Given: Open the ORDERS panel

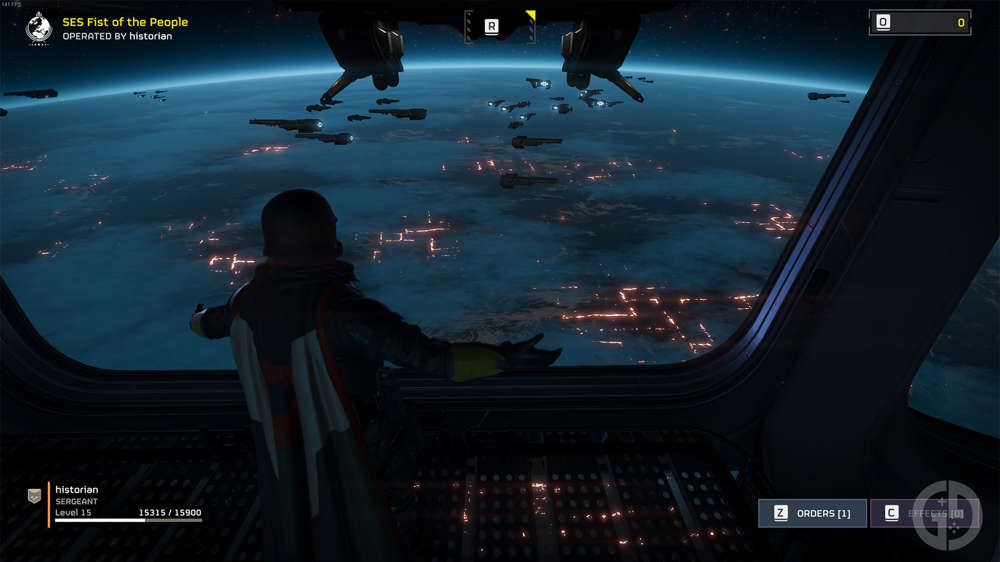Looking at the screenshot, I should [x=812, y=513].
